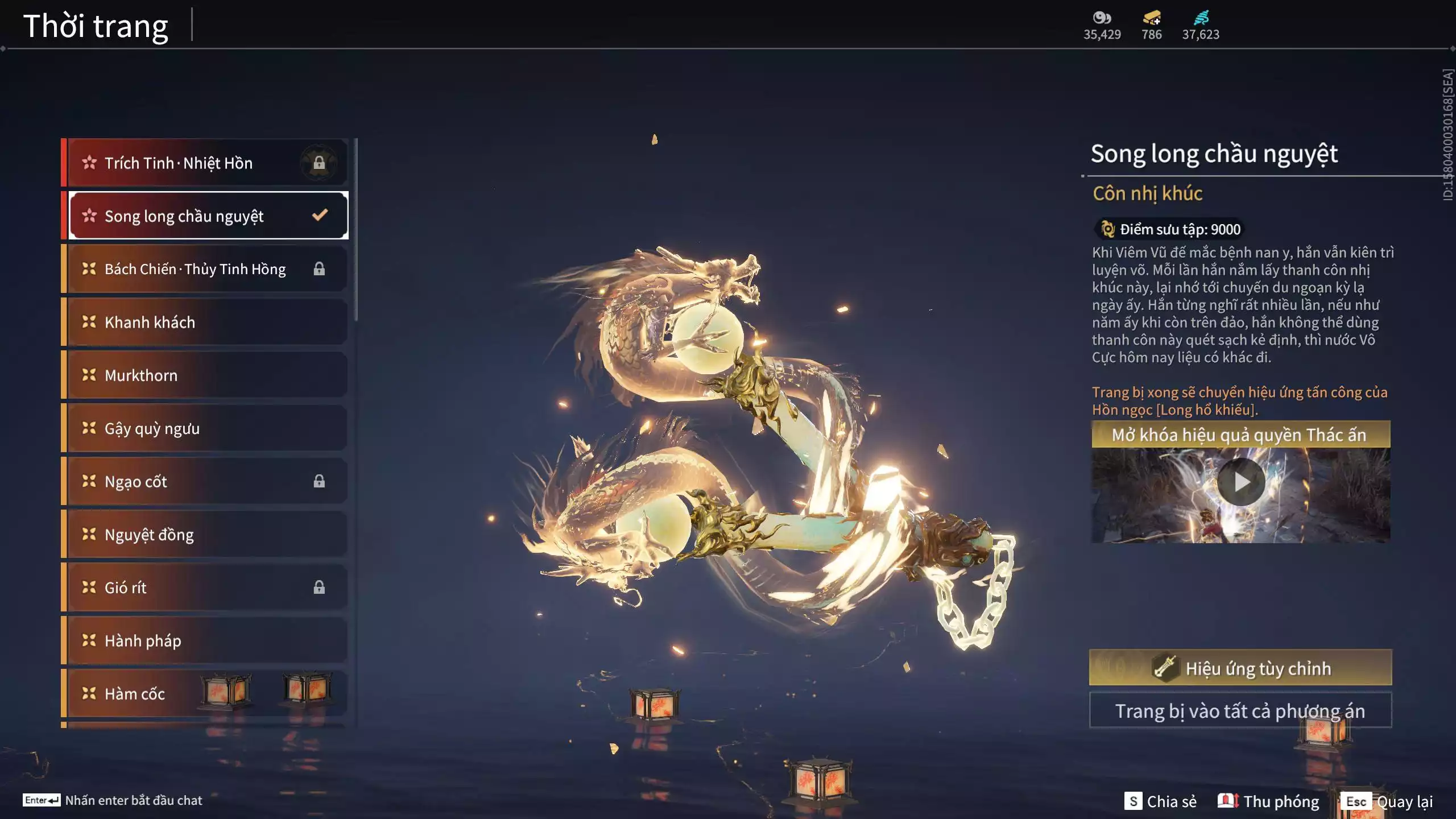Pick the Khanh khách weapon skin
Image resolution: width=1456 pixels, height=819 pixels.
(205, 322)
